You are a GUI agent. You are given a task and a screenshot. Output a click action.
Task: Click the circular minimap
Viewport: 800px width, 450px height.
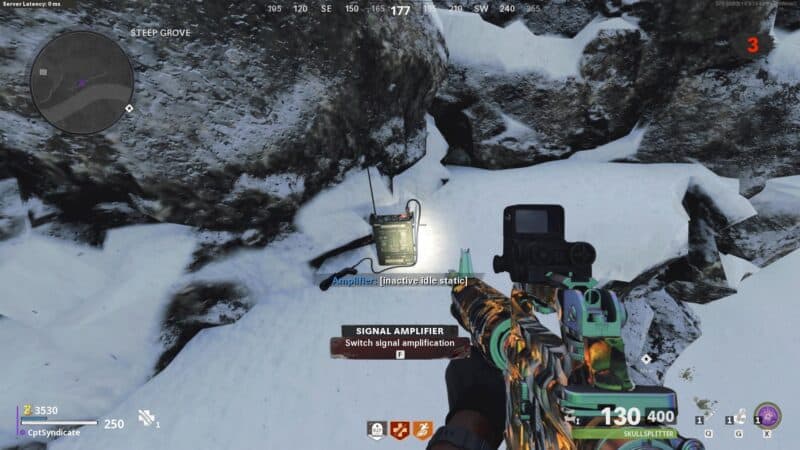[x=82, y=81]
